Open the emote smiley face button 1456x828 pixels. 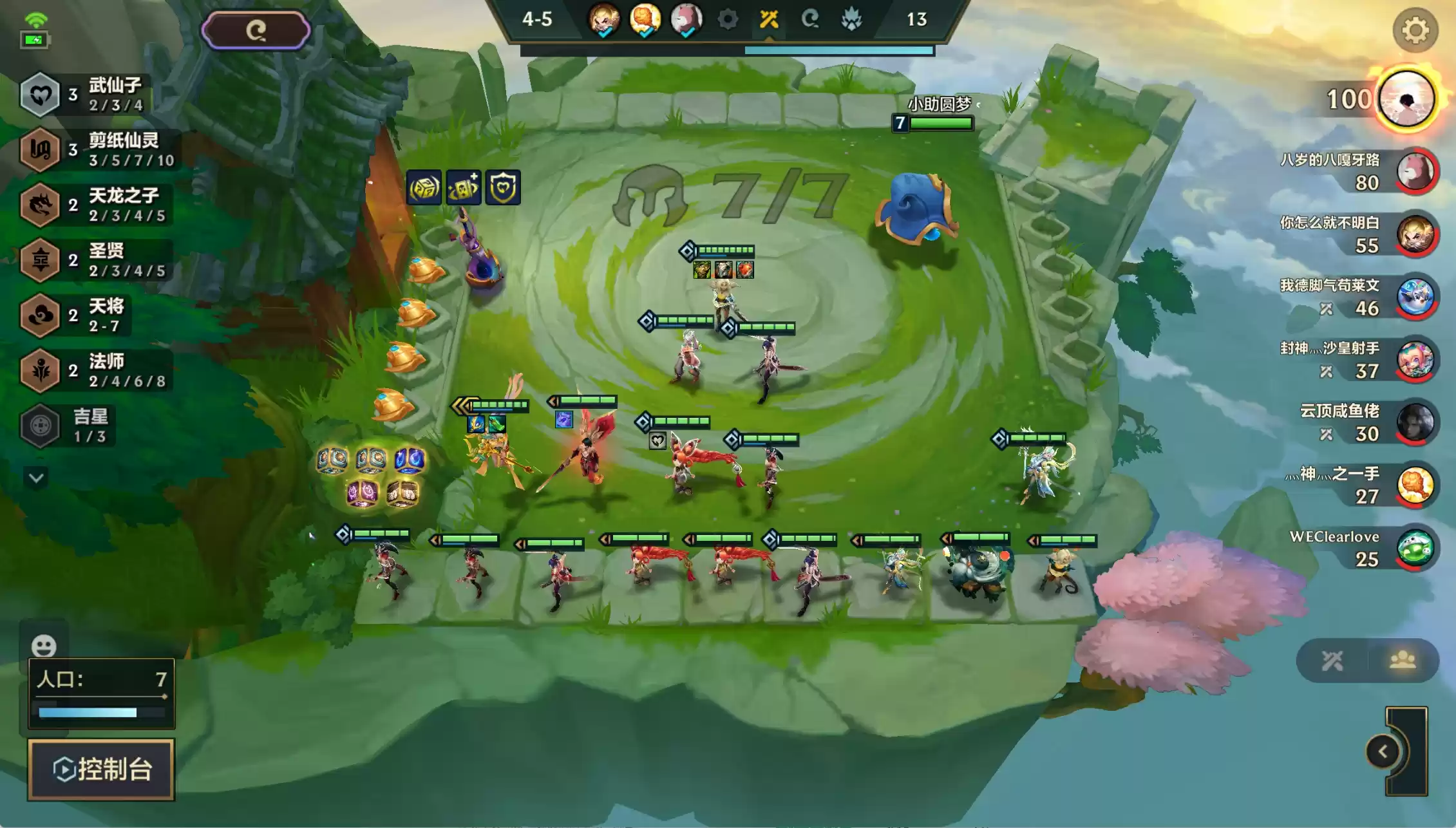click(x=44, y=645)
